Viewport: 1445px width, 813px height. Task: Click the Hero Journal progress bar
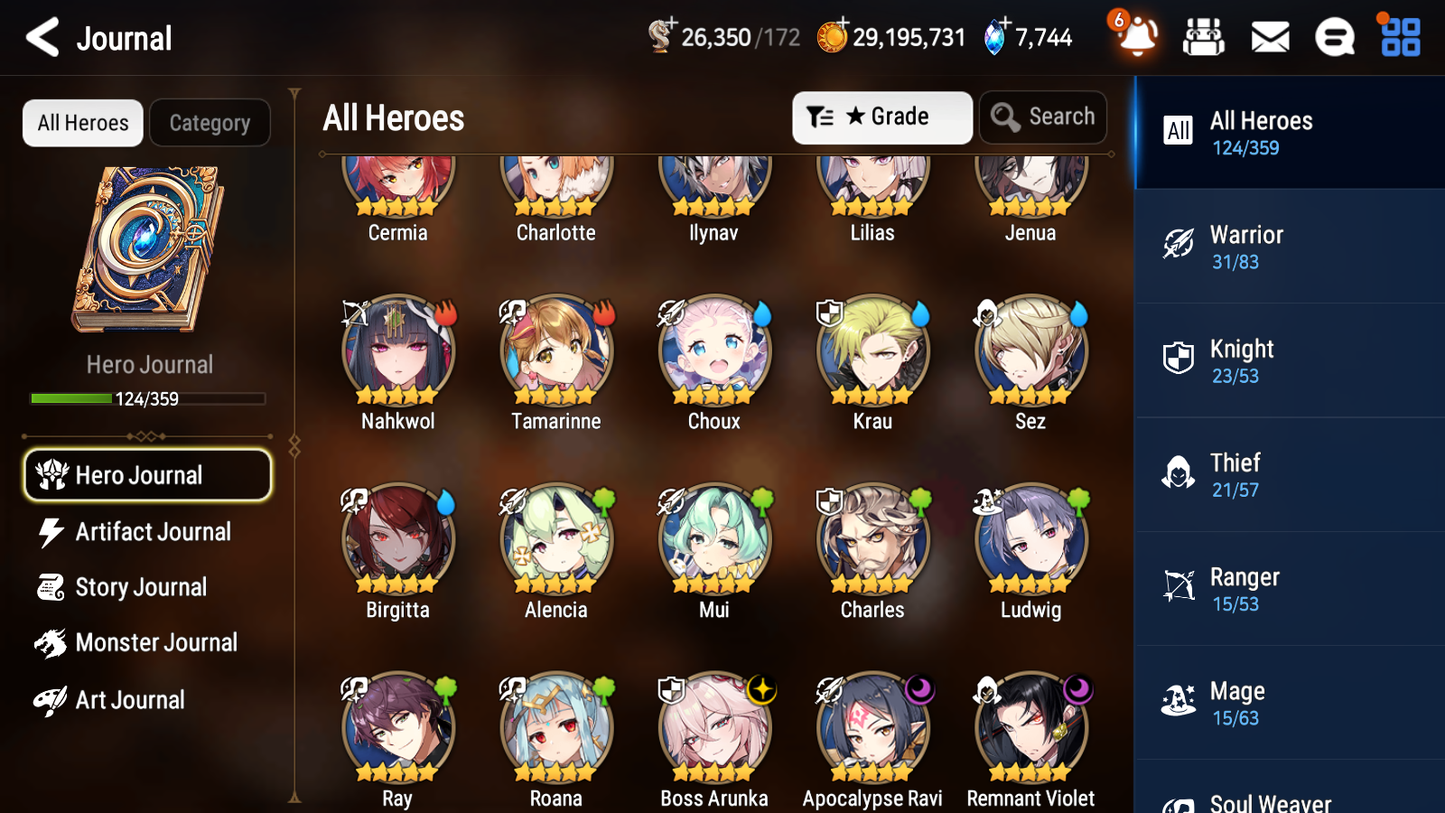(x=149, y=398)
